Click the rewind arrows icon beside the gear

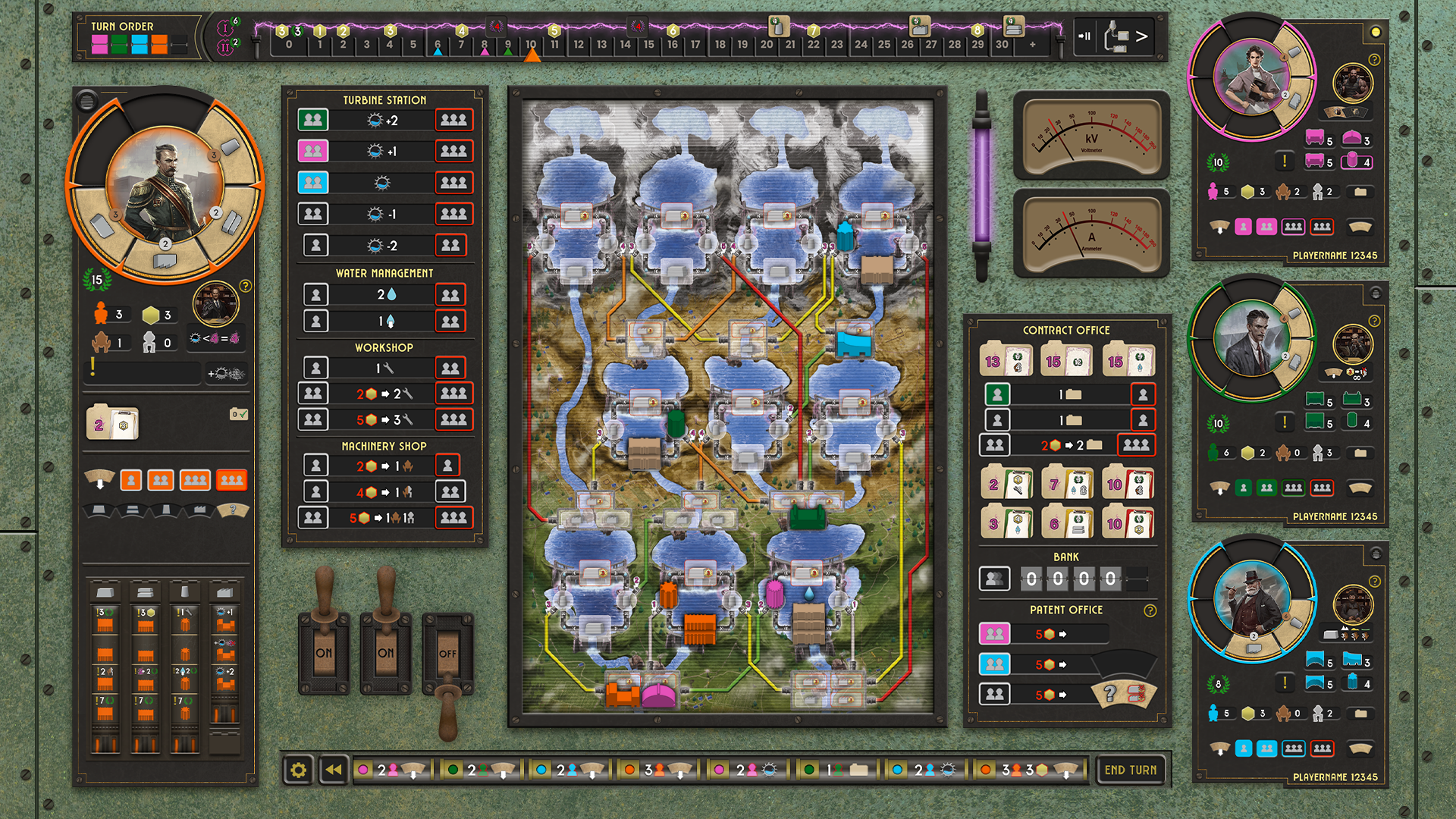tap(331, 770)
